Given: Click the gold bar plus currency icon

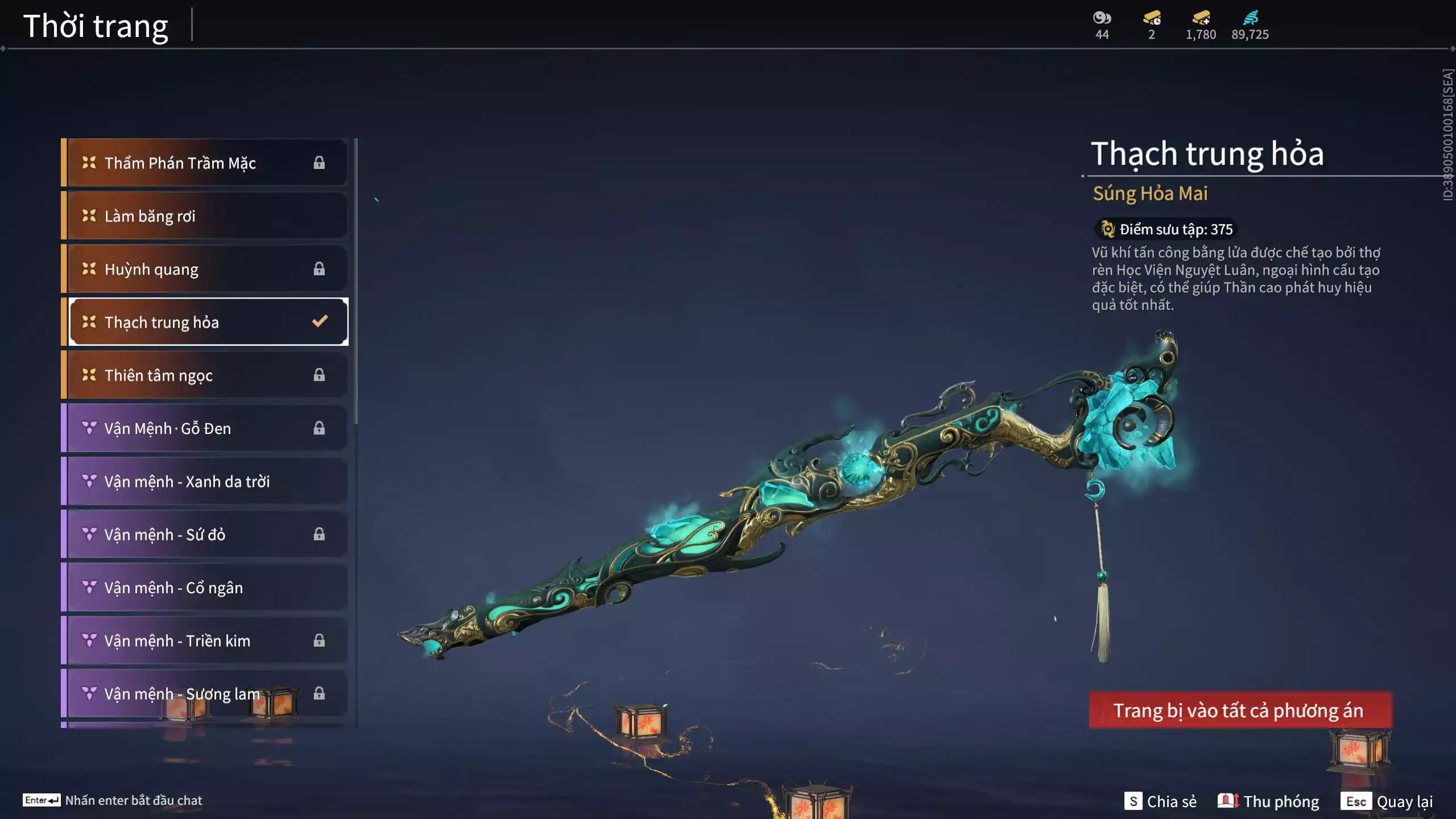Looking at the screenshot, I should coord(1201,18).
